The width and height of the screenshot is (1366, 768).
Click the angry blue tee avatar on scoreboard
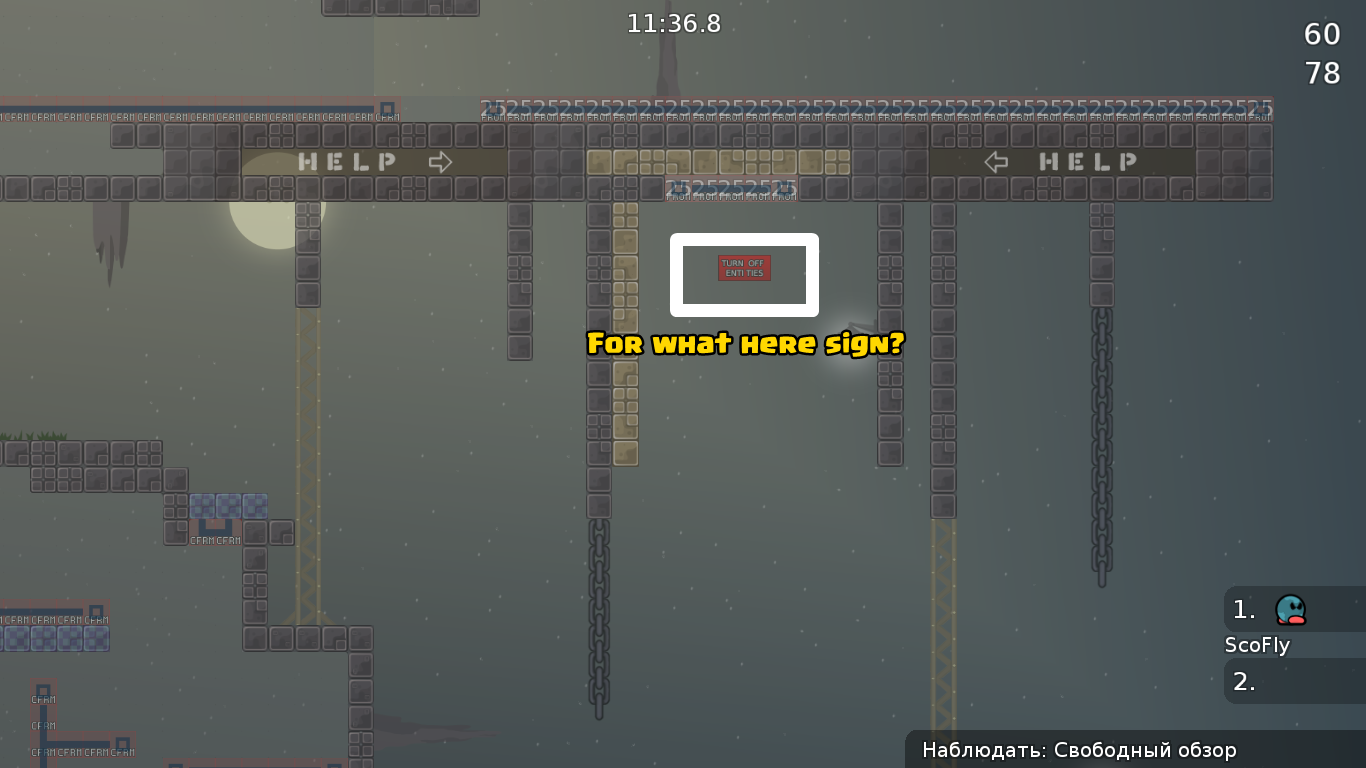1290,609
